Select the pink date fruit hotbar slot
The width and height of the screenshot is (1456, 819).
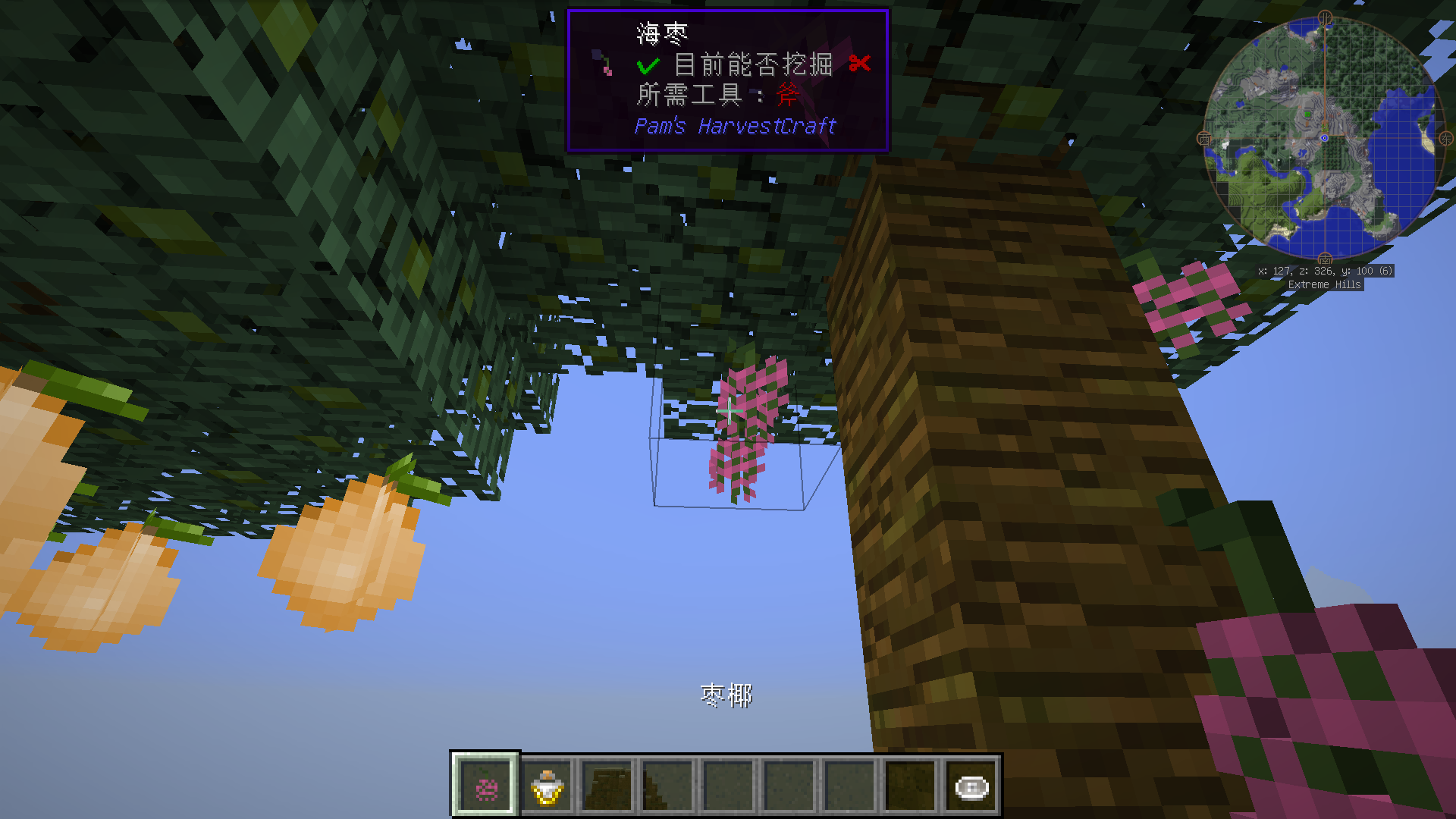click(x=485, y=786)
